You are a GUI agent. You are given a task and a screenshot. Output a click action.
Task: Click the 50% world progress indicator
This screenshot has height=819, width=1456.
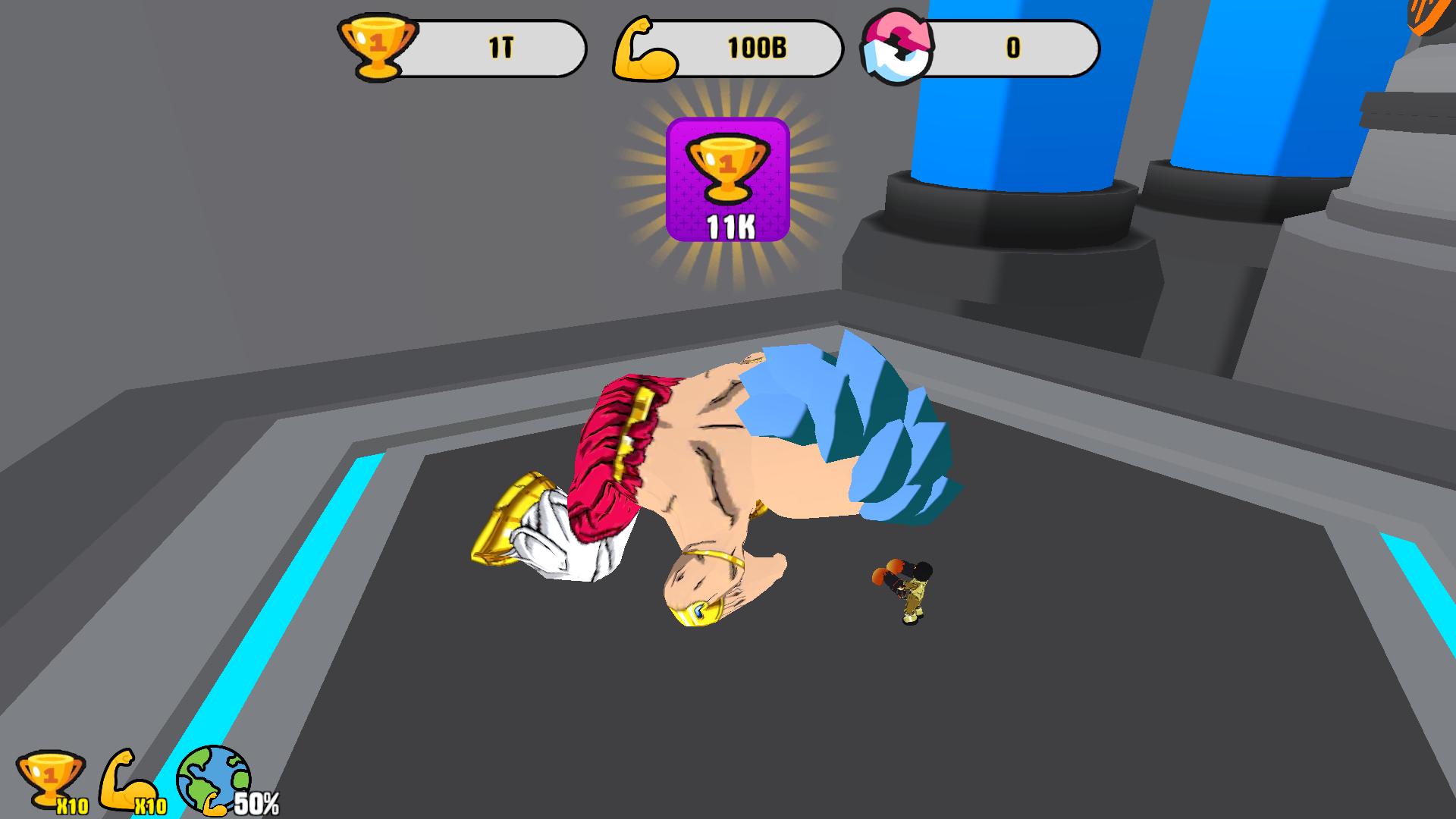click(258, 798)
